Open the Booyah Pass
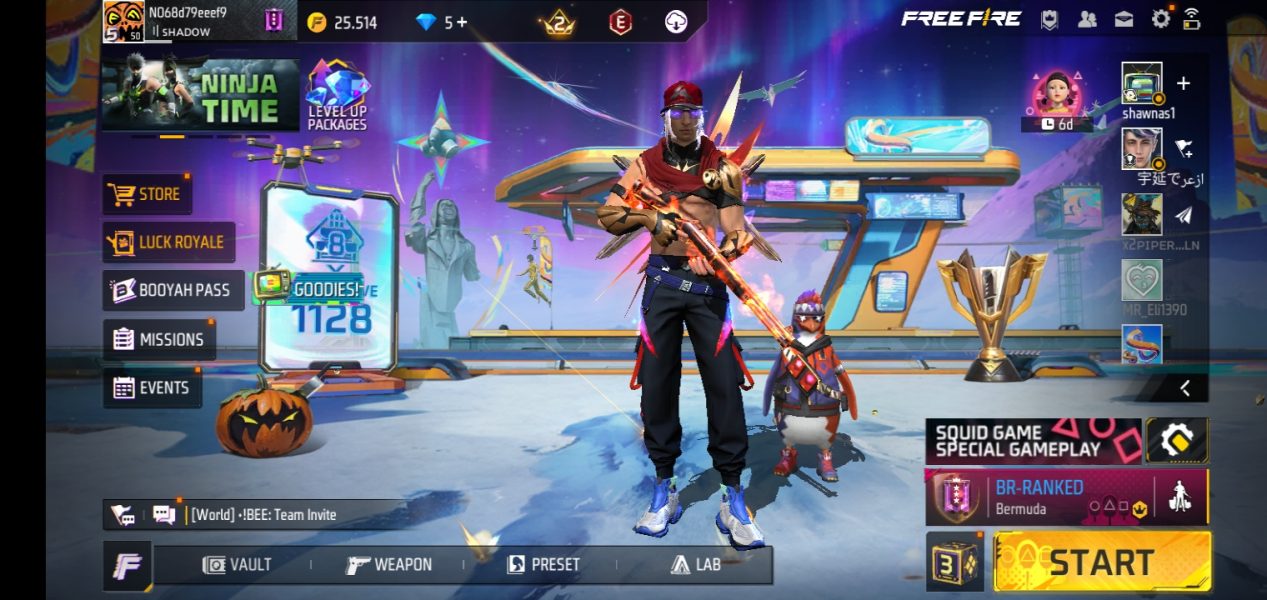The image size is (1267, 600). pyautogui.click(x=172, y=290)
